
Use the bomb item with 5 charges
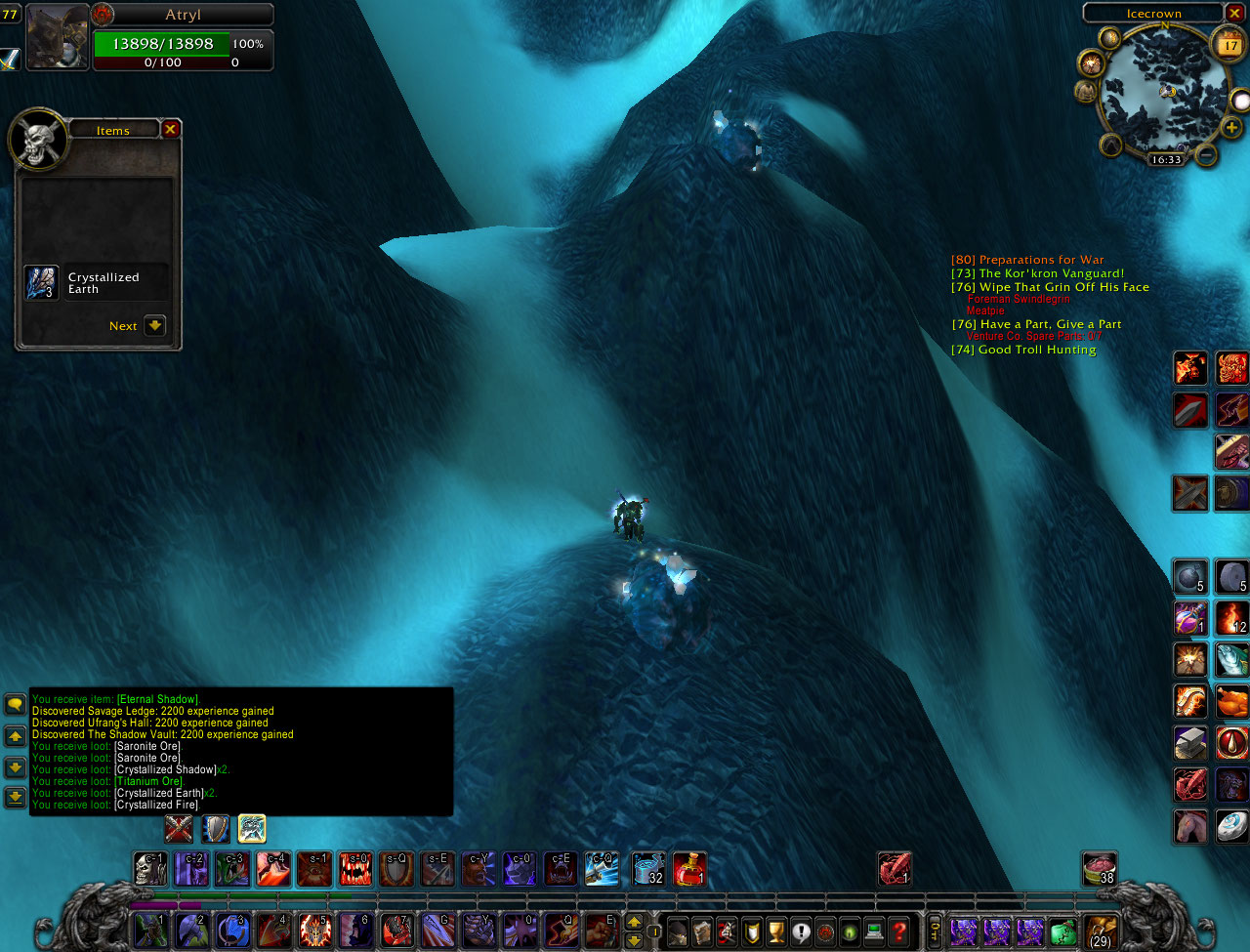[1189, 577]
